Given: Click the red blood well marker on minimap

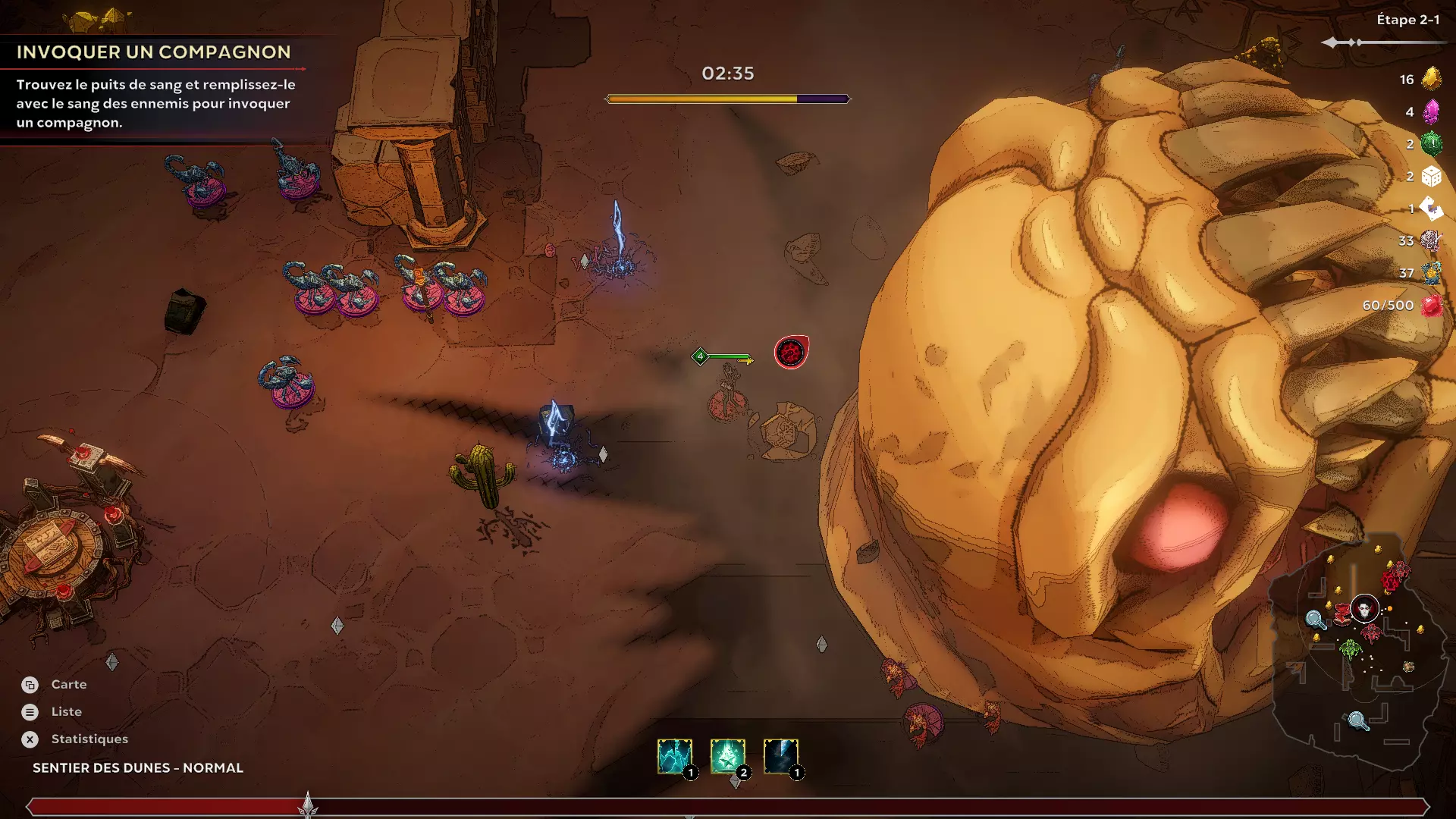Looking at the screenshot, I should 1394,579.
